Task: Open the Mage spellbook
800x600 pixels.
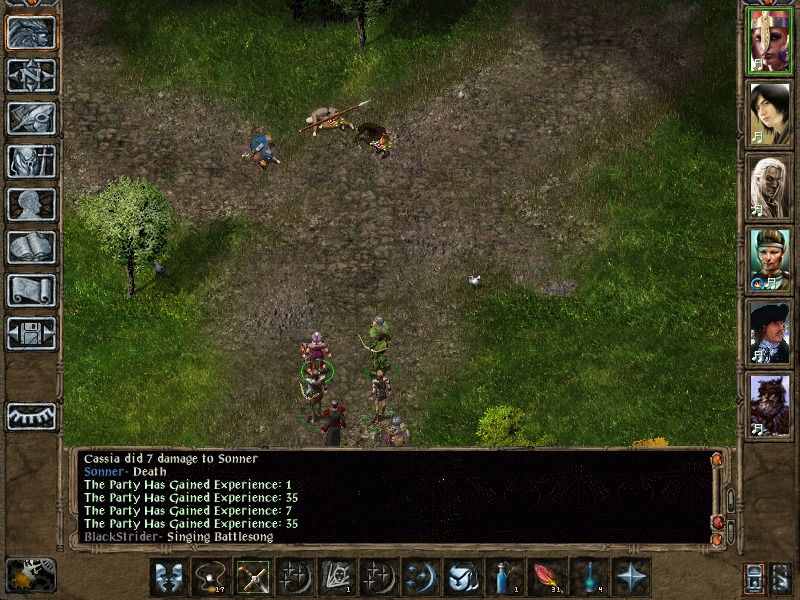Action: (31, 247)
